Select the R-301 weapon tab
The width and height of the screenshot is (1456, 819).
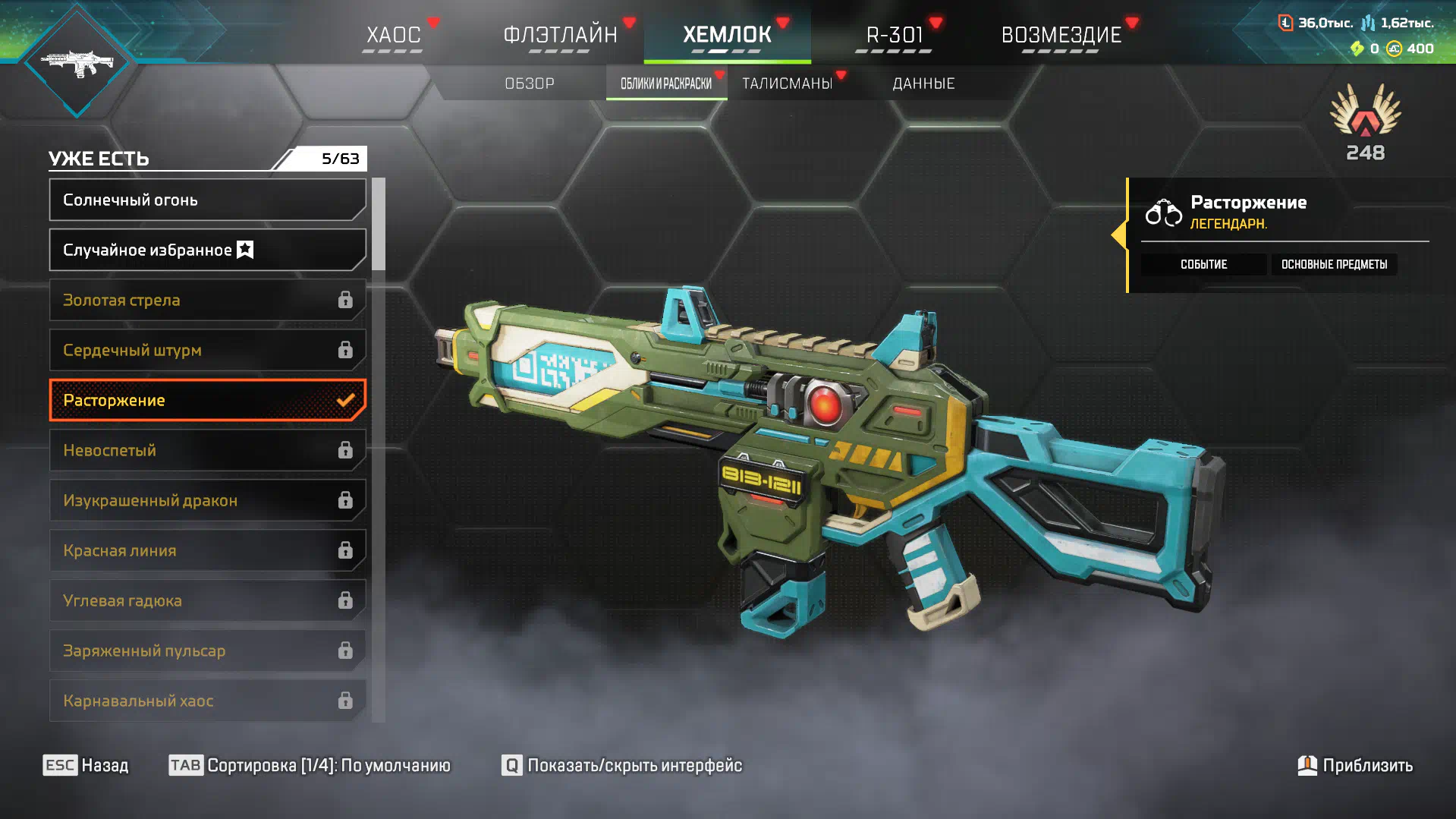pyautogui.click(x=895, y=35)
